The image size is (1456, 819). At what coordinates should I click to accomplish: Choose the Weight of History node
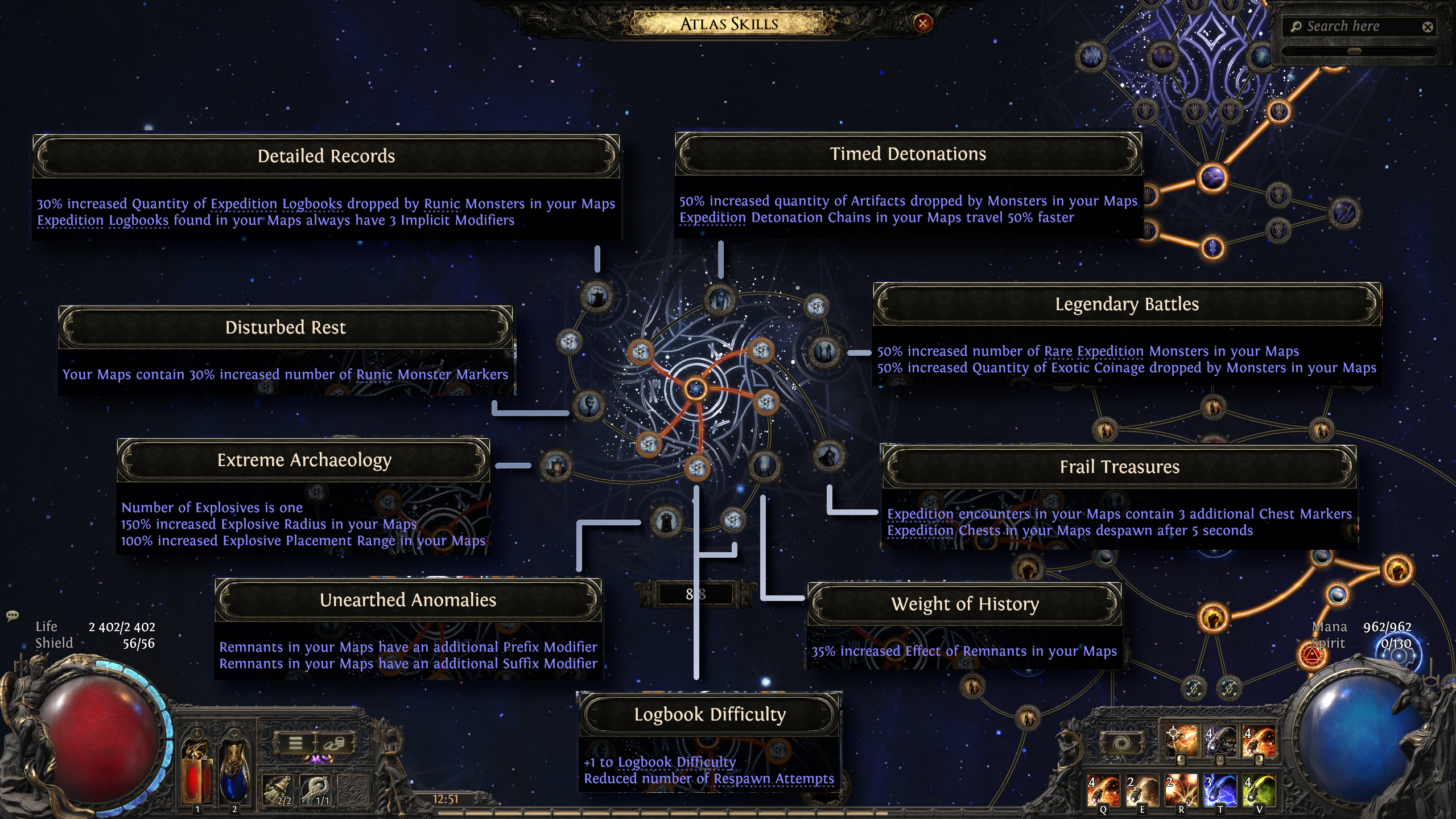tap(764, 466)
